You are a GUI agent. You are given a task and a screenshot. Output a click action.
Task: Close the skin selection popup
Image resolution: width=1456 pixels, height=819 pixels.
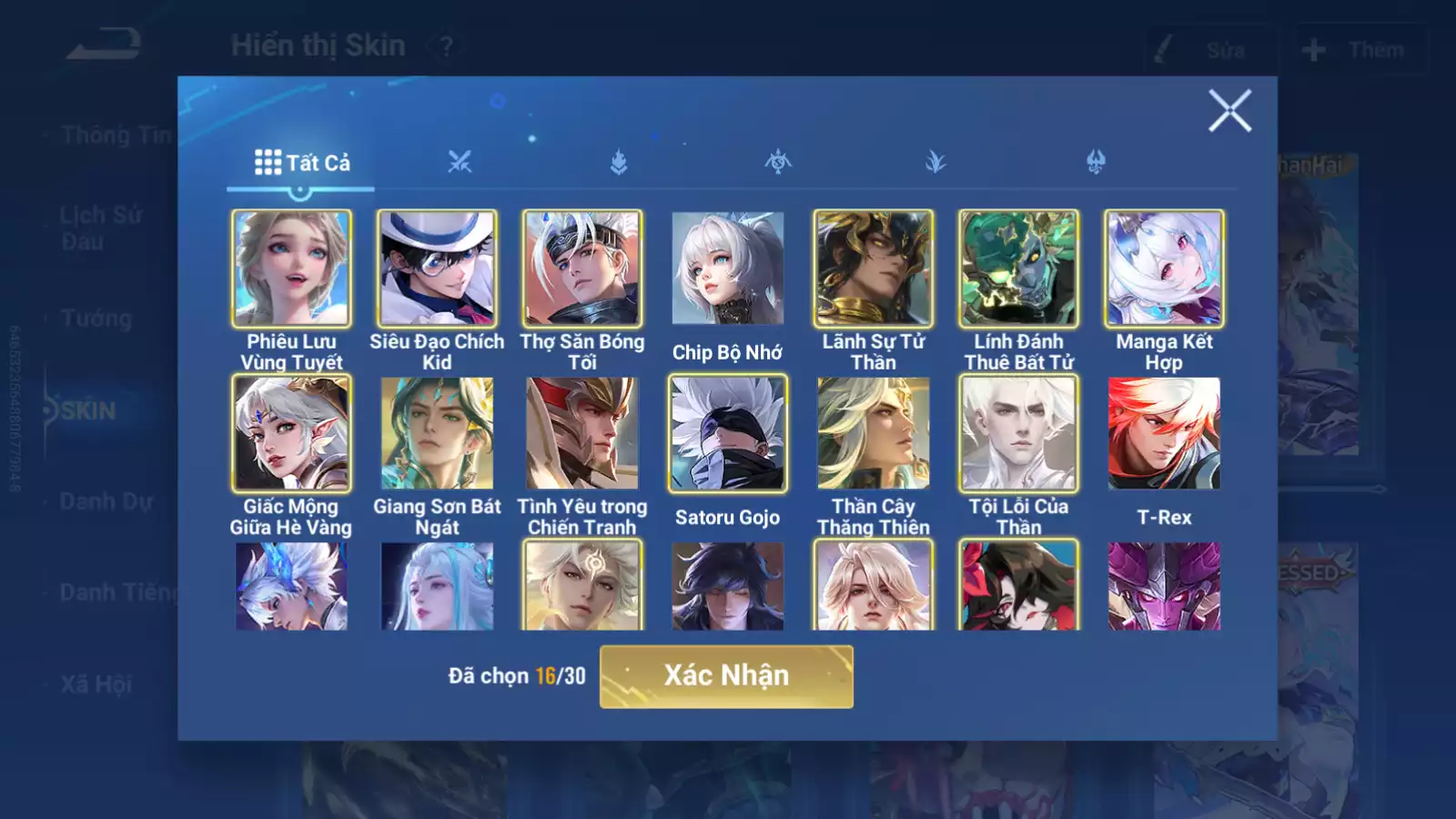pyautogui.click(x=1229, y=111)
